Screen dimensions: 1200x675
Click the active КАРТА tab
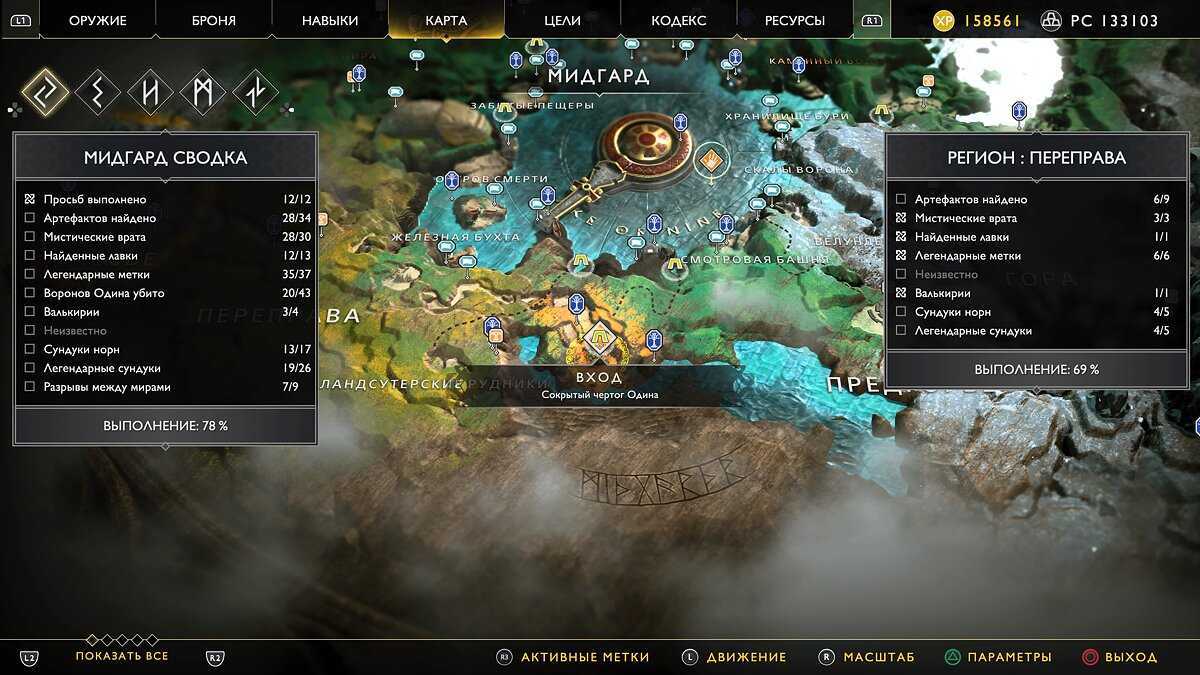[446, 20]
